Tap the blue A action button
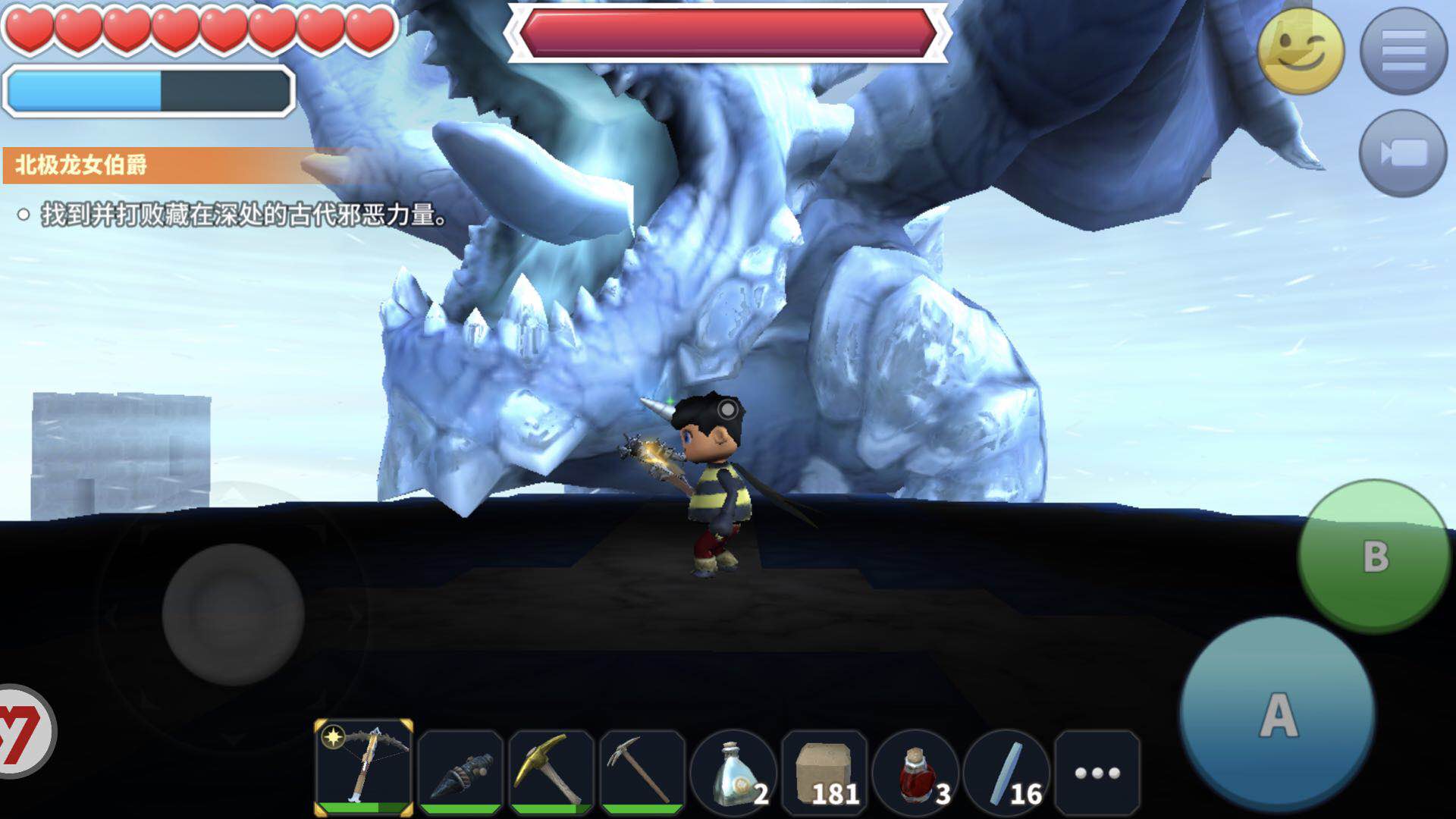The image size is (1456, 819). [1279, 714]
